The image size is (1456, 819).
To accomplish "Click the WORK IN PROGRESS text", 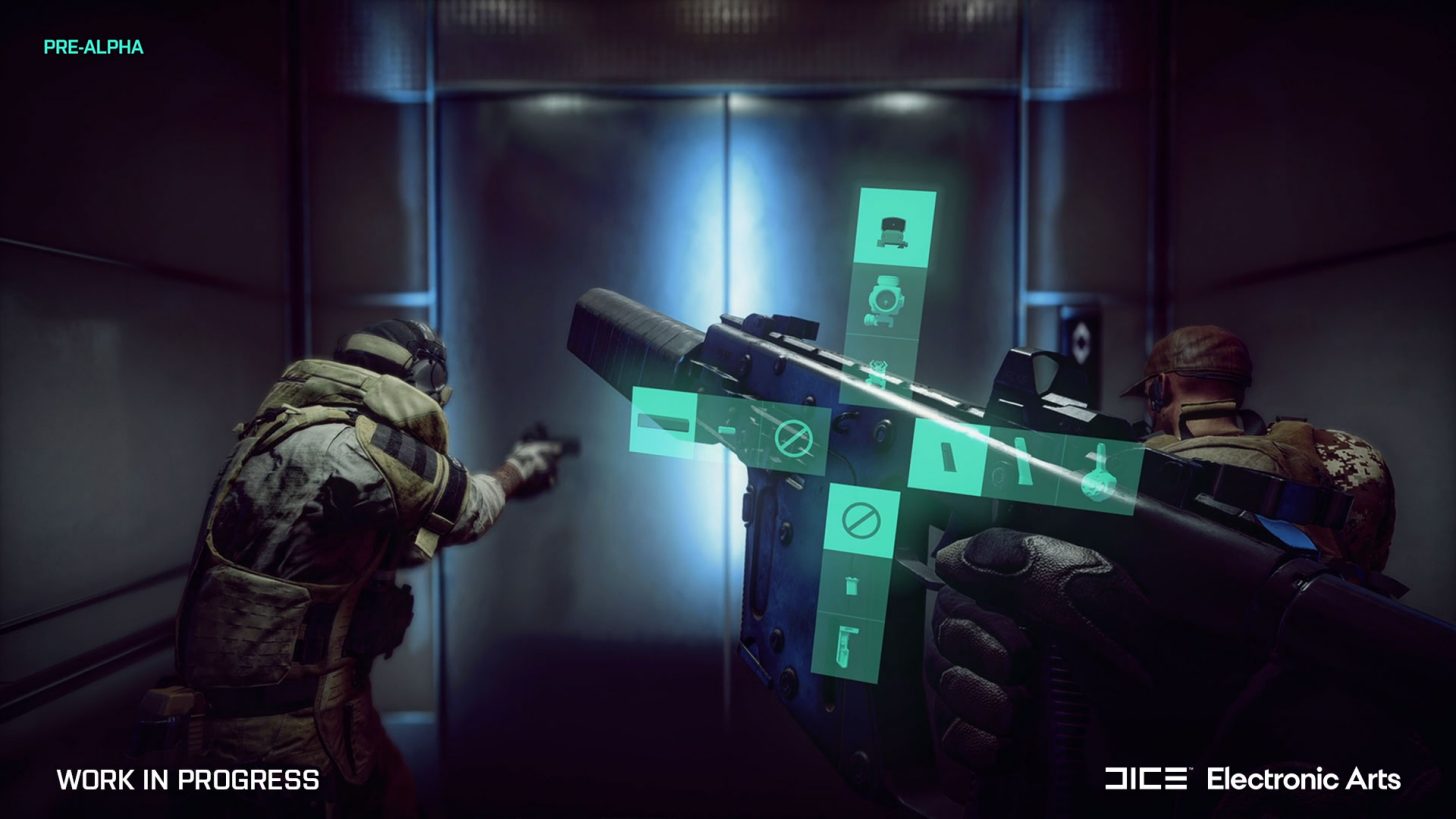I will point(185,781).
